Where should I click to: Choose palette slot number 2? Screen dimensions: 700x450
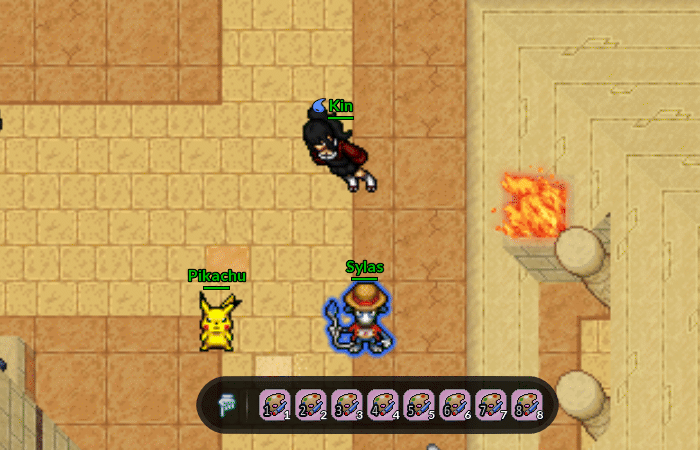(x=310, y=405)
